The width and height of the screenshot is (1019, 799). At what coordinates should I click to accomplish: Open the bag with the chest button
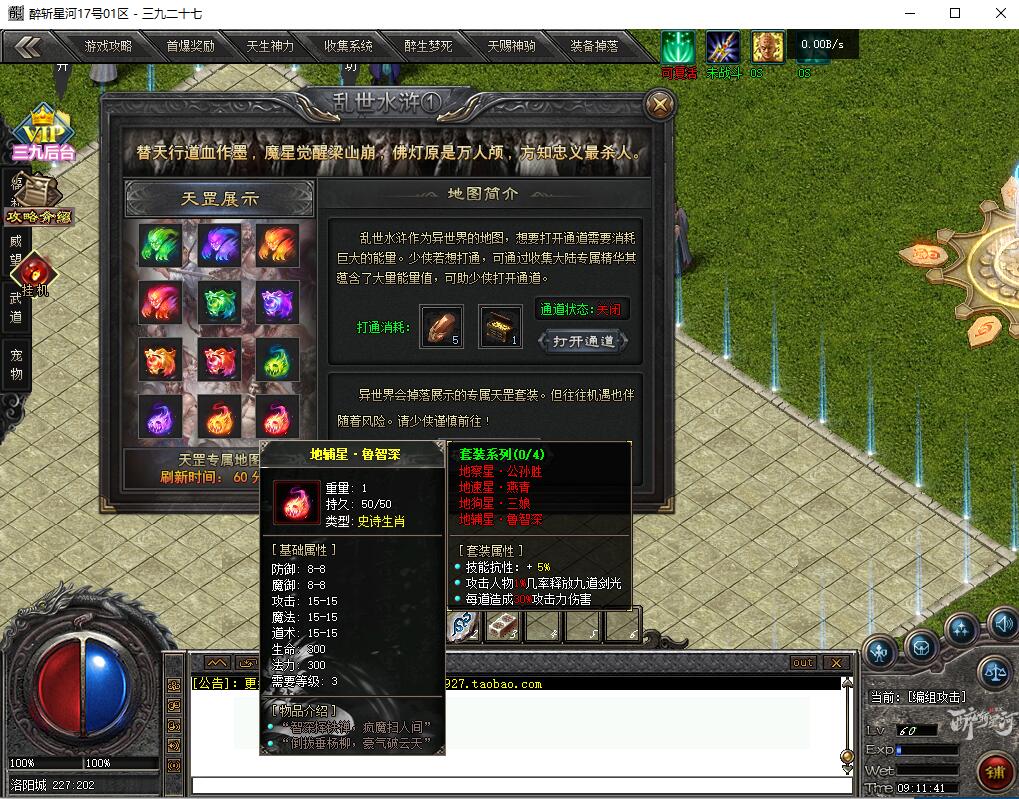pyautogui.click(x=921, y=647)
